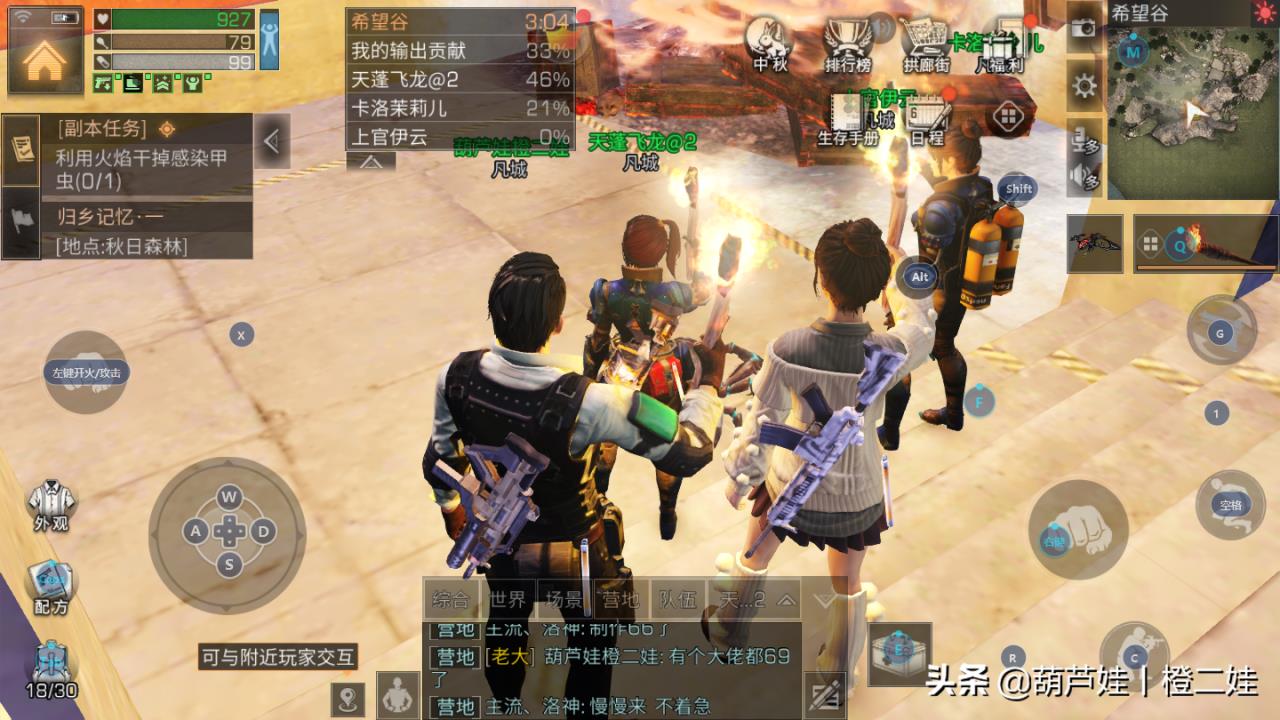Open the 外观 appearance menu
Image resolution: width=1280 pixels, height=720 pixels.
click(50, 505)
